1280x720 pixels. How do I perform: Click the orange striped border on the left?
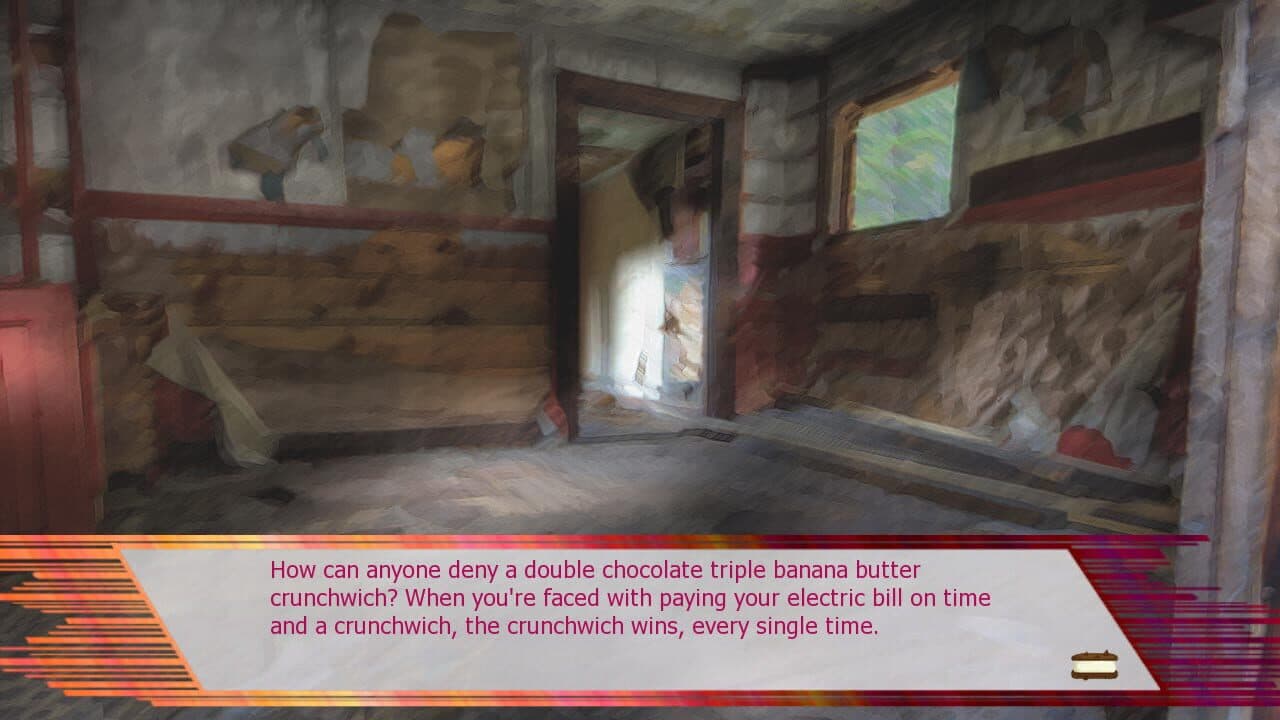[x=80, y=620]
